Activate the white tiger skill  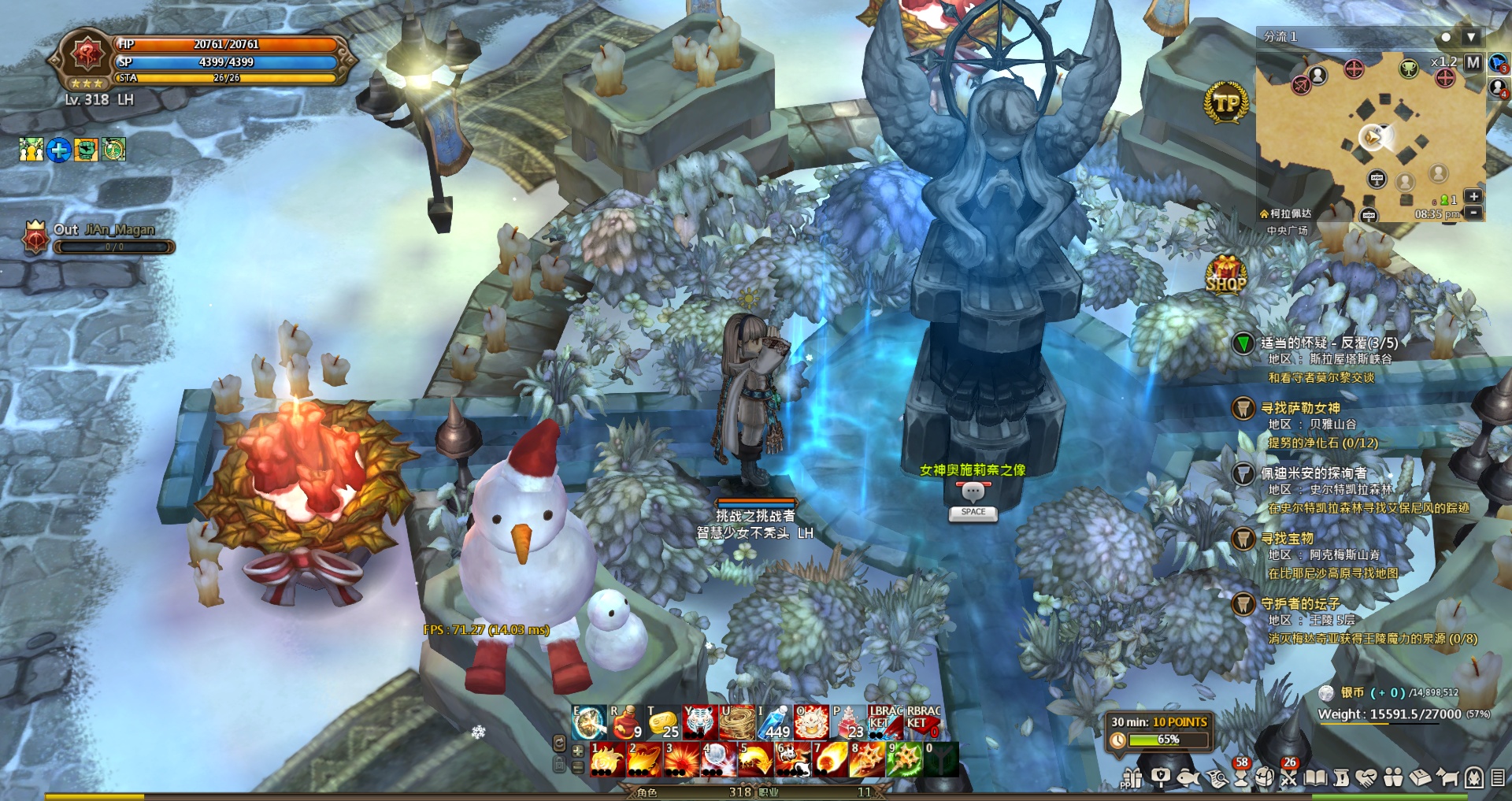pyautogui.click(x=699, y=722)
